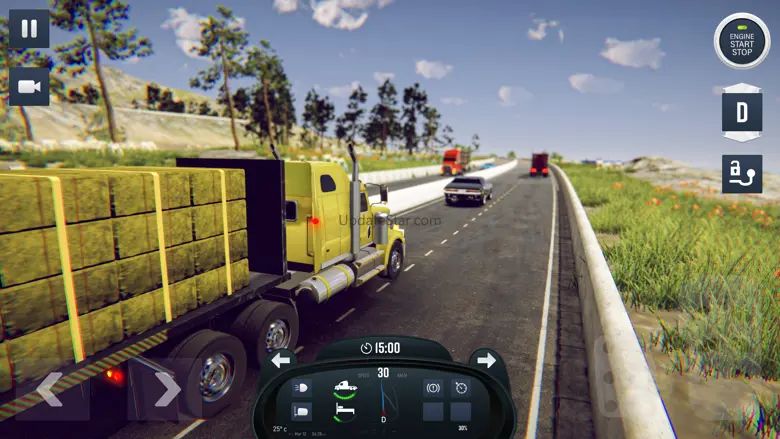Toggle the headlights on the dashboard

[301, 387]
